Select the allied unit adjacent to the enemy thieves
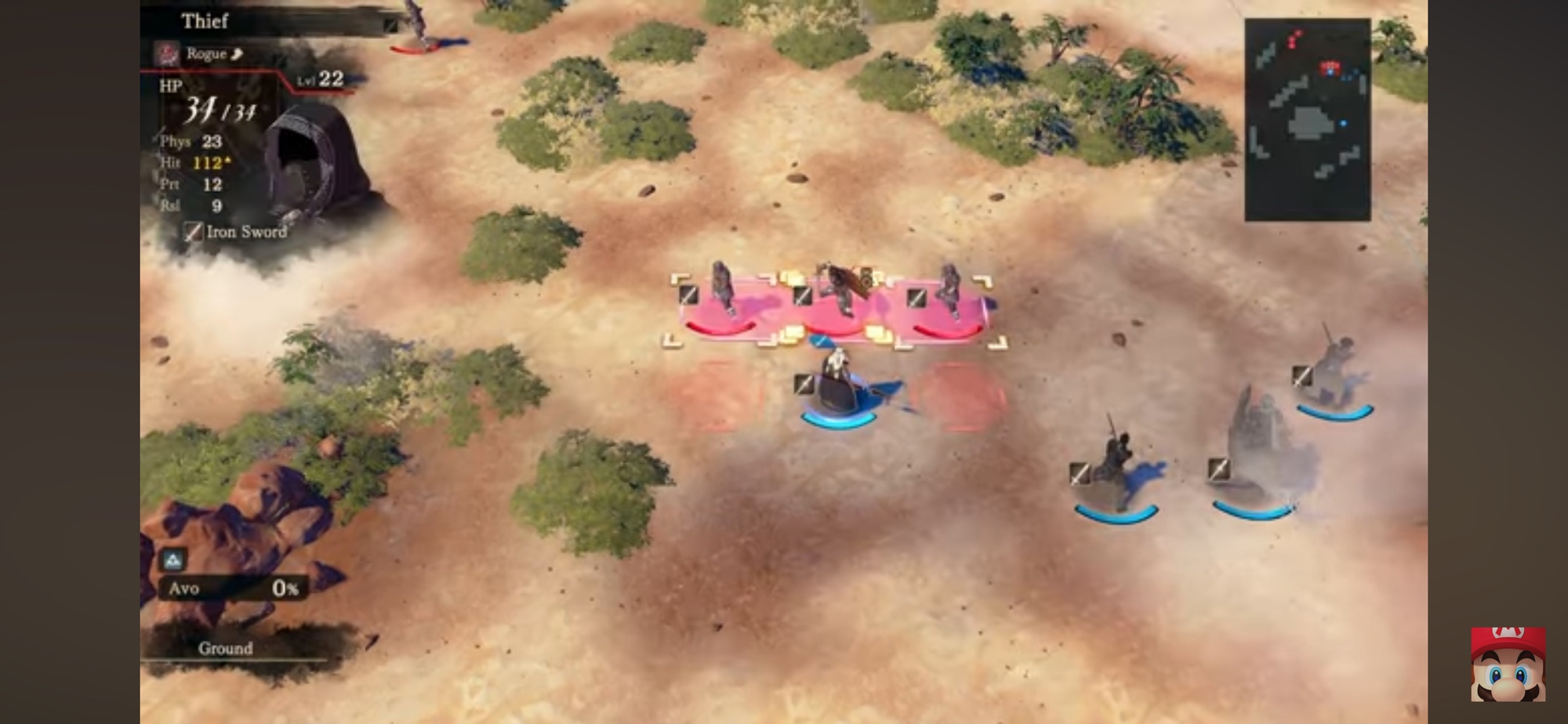The width and height of the screenshot is (1568, 724). tap(837, 388)
